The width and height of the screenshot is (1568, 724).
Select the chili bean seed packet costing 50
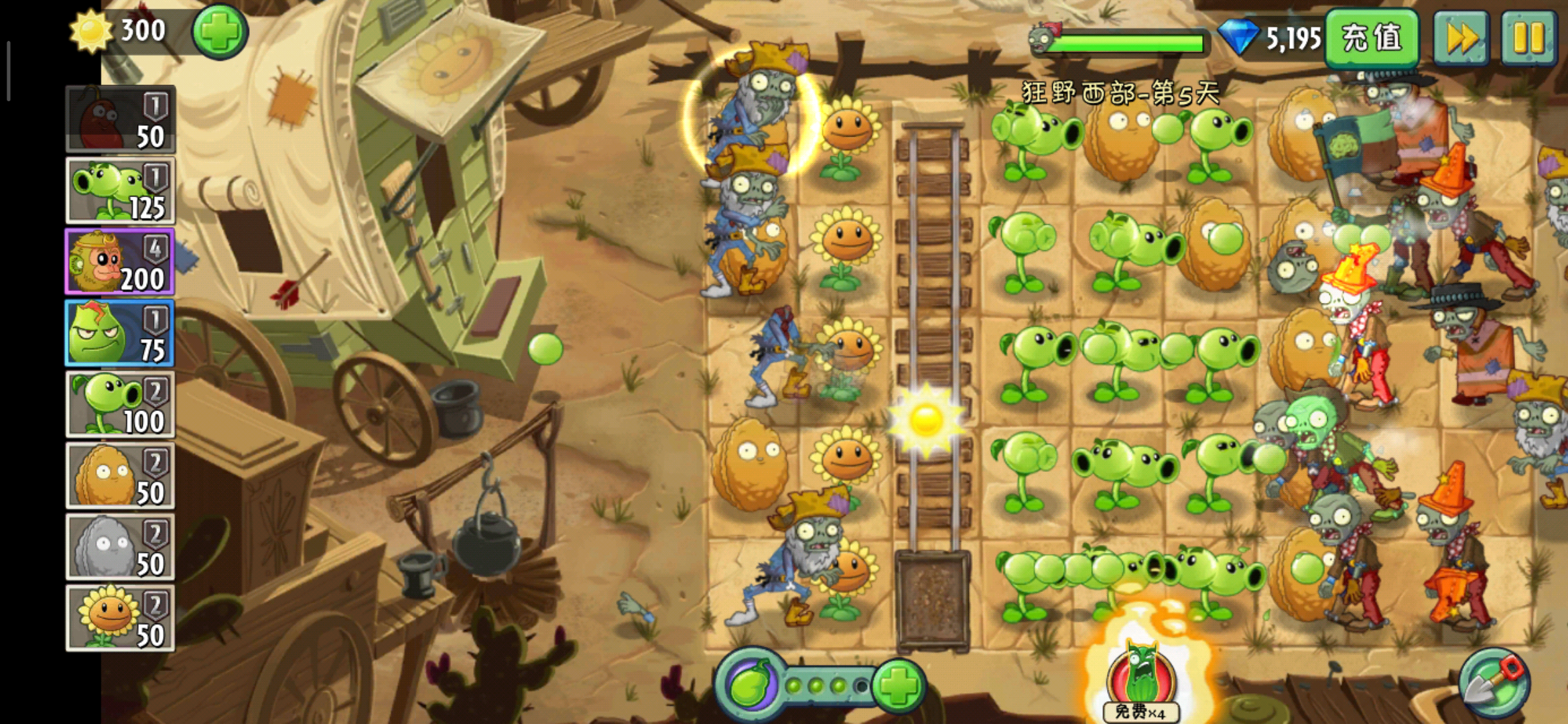pyautogui.click(x=120, y=119)
